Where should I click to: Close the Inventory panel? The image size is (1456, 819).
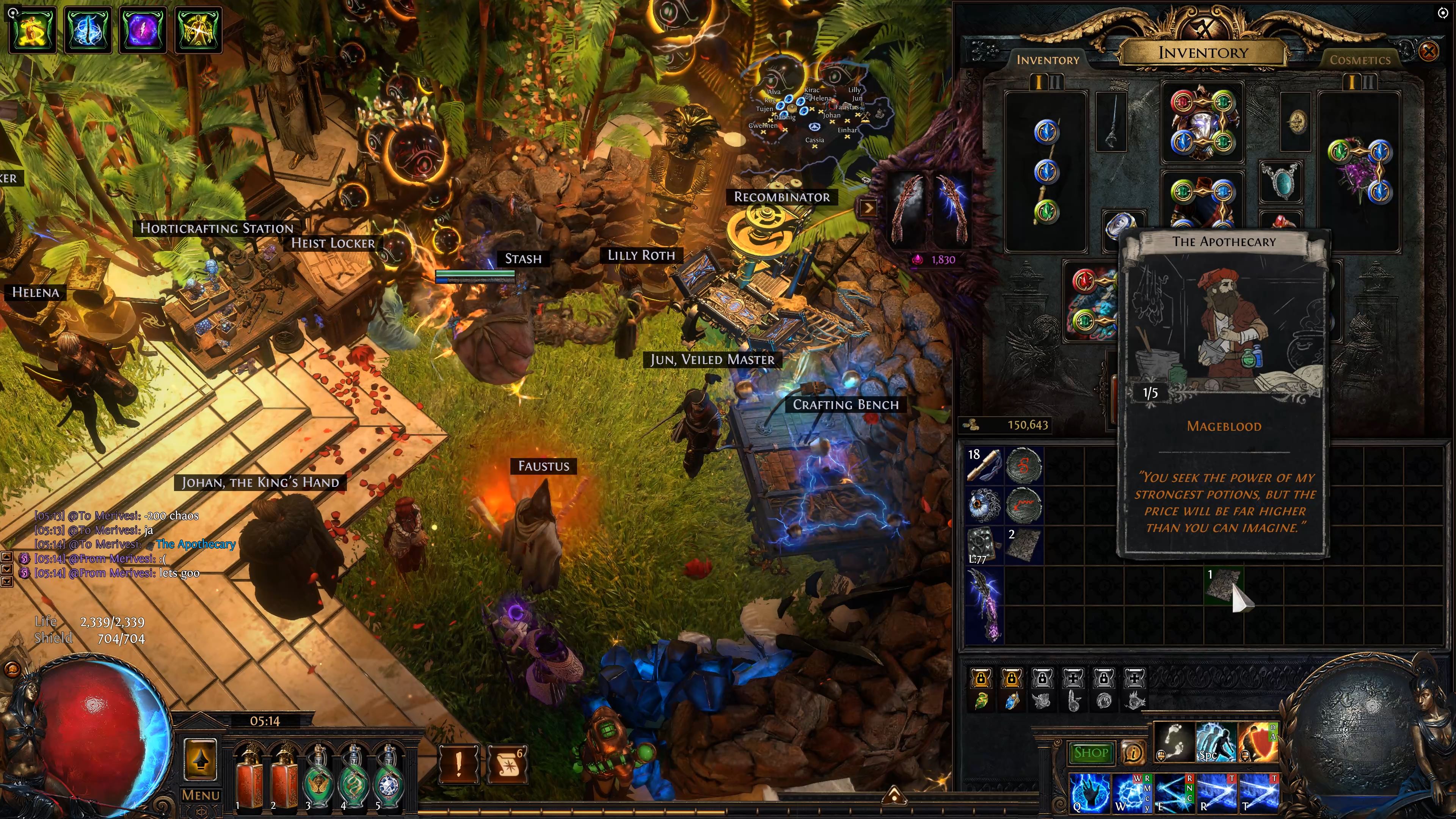1428,52
